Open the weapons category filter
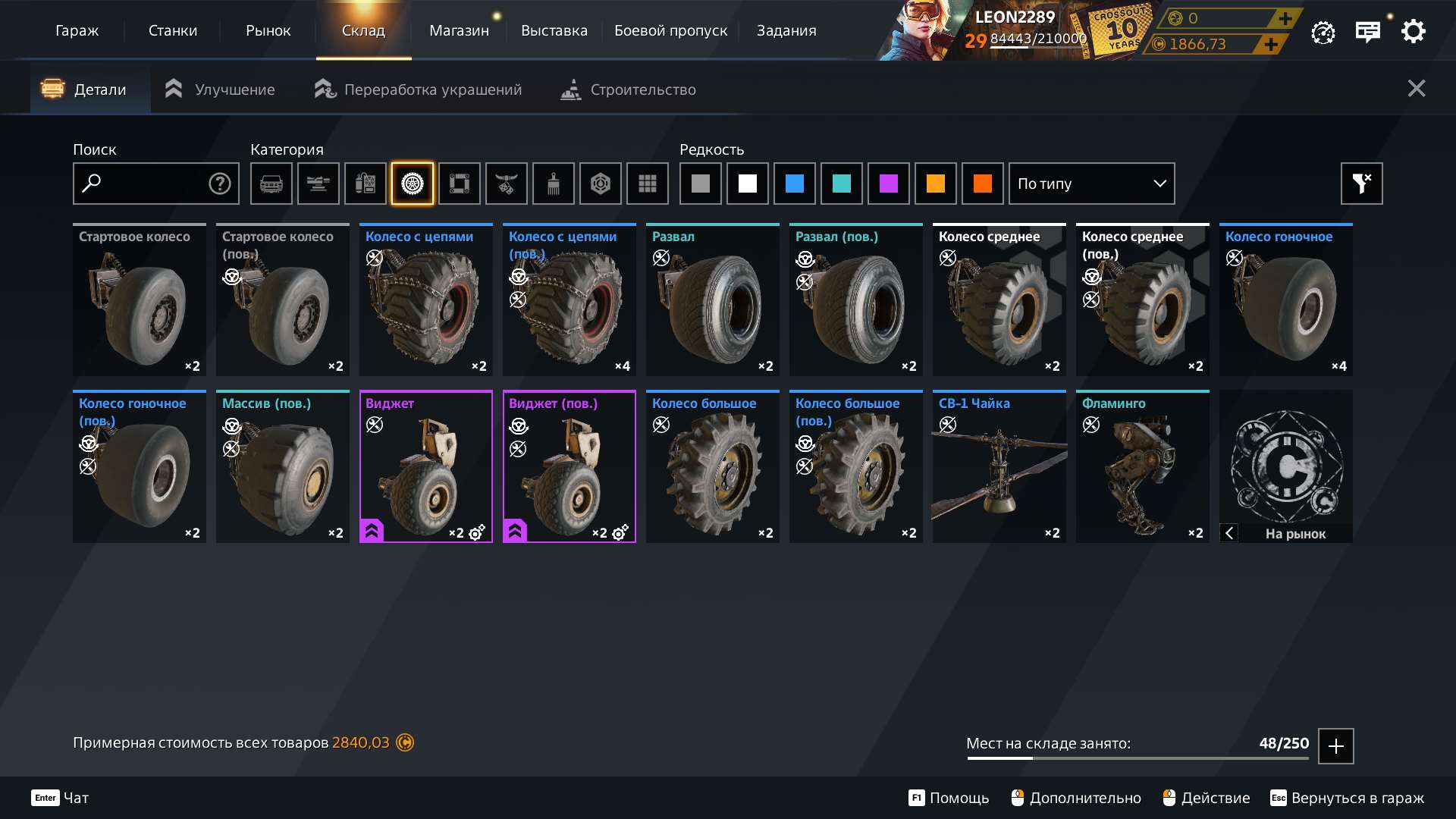Viewport: 1456px width, 819px height. 318,184
